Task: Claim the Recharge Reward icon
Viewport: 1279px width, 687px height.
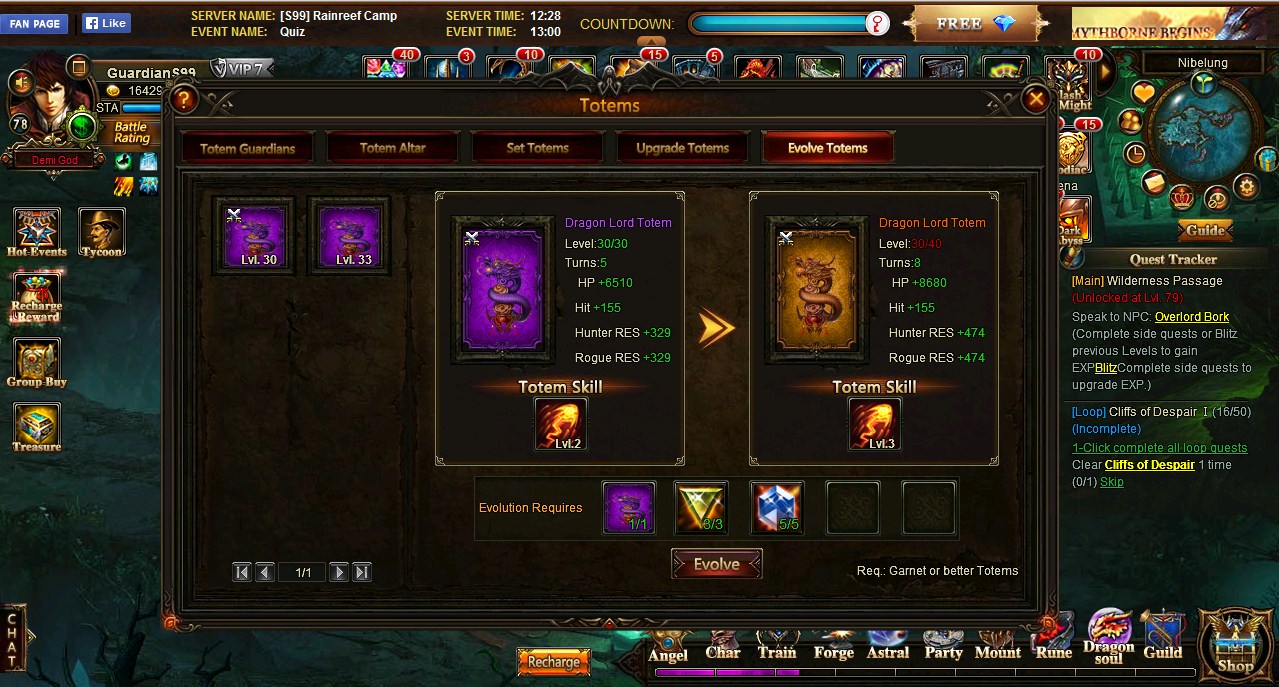Action: tap(37, 298)
